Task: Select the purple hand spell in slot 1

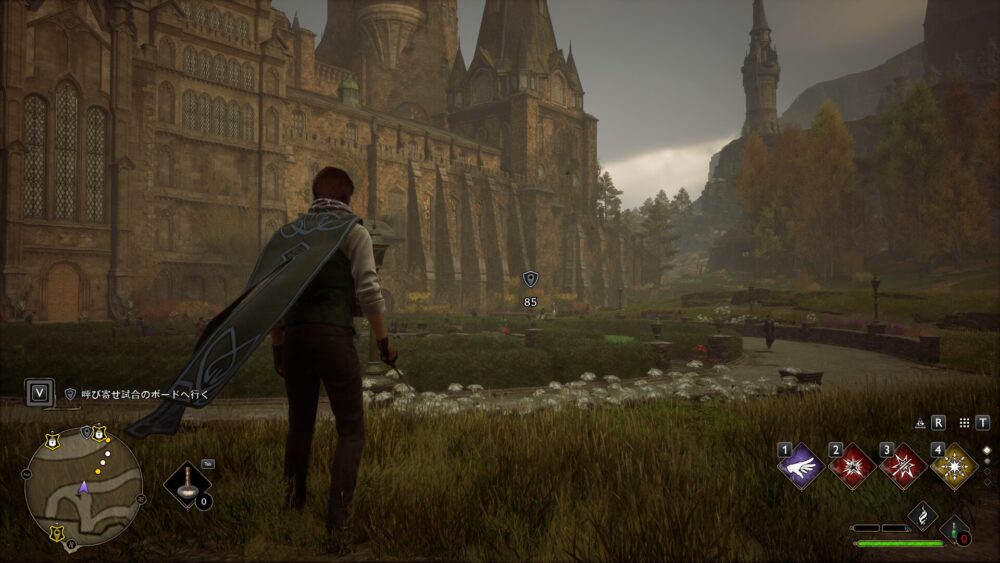Action: 801,466
